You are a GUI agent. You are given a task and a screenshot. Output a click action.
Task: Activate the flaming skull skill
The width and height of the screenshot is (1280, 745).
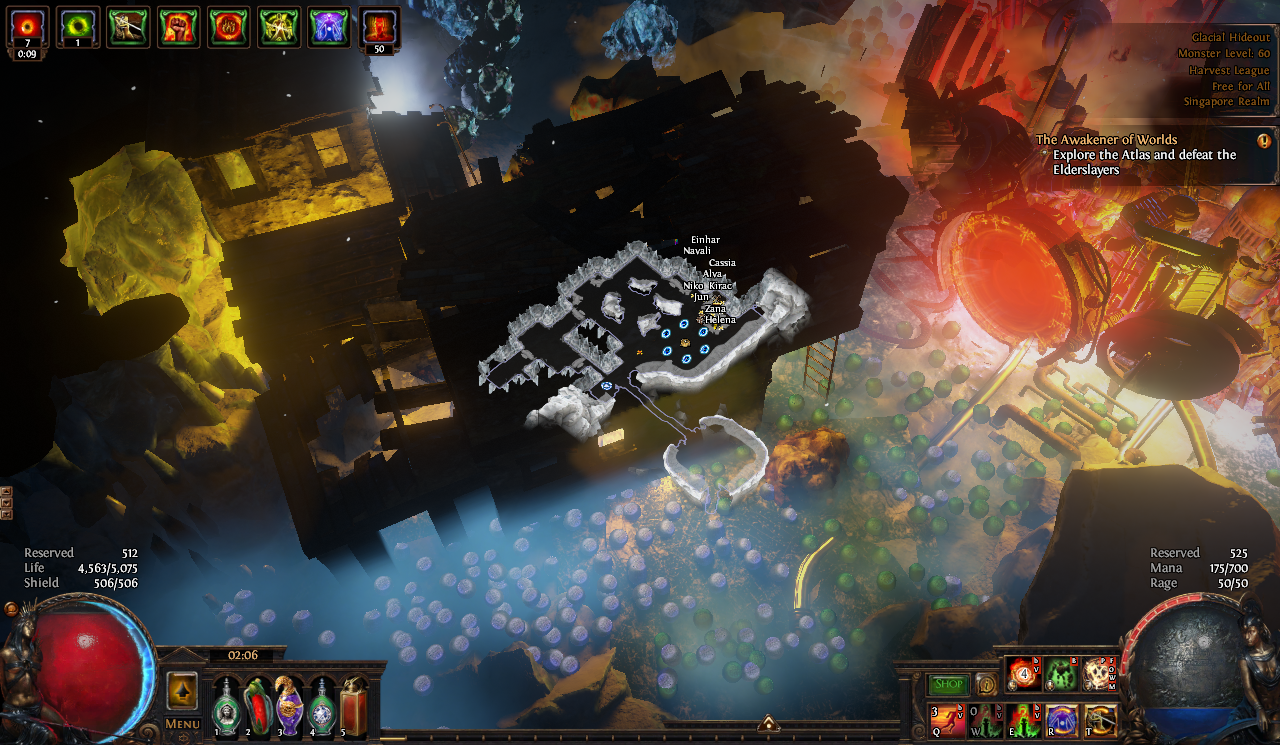[1099, 674]
